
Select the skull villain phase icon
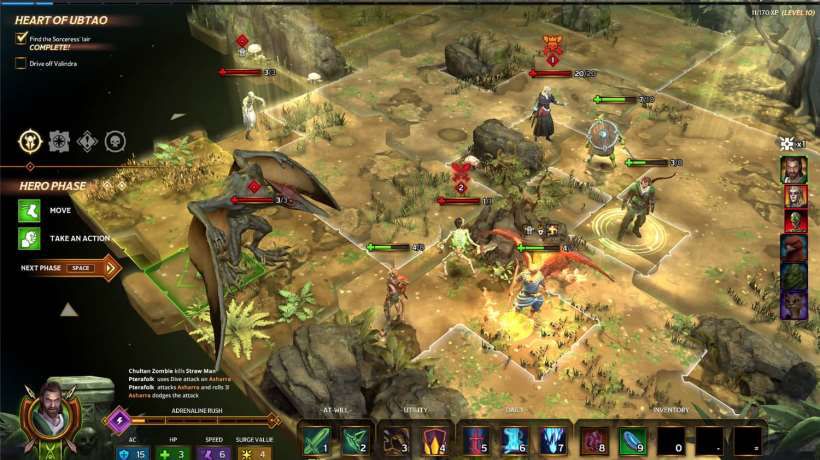tap(116, 142)
